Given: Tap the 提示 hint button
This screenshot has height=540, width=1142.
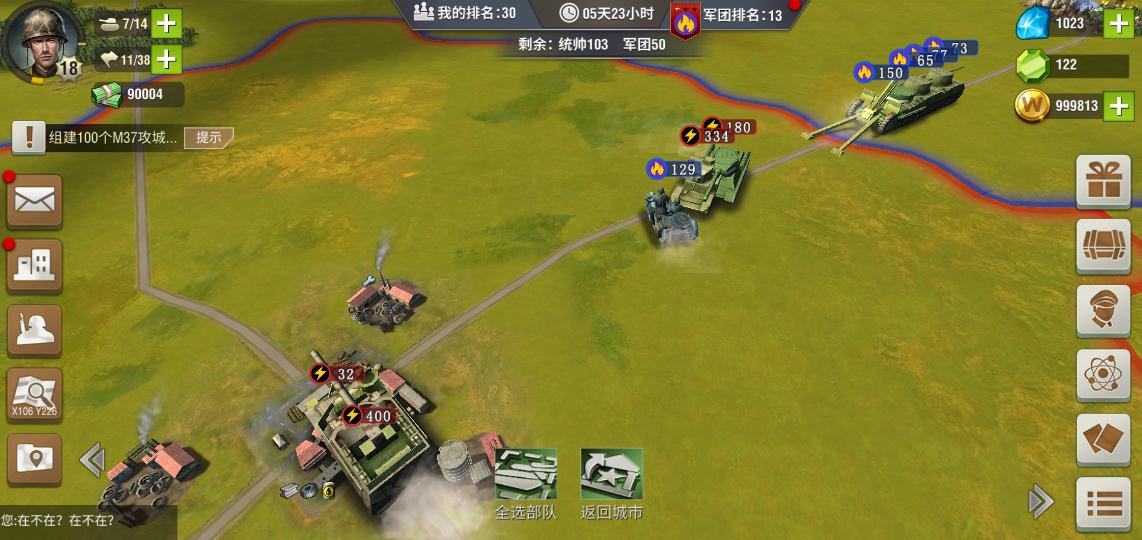Looking at the screenshot, I should point(208,137).
